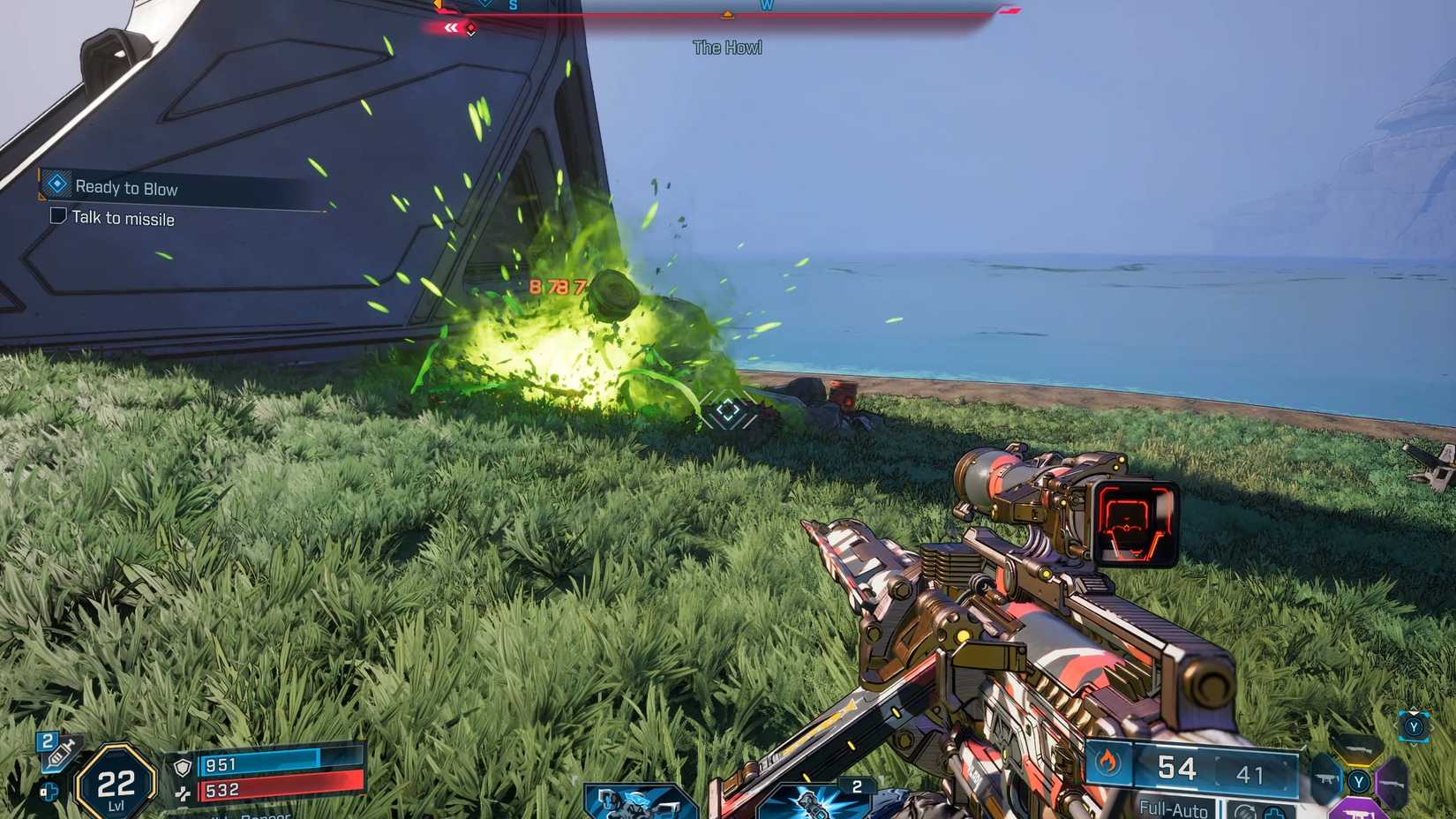The image size is (1456, 819).
Task: Click the circular reload icon near the Full-Auto label
Action: coord(1245,811)
